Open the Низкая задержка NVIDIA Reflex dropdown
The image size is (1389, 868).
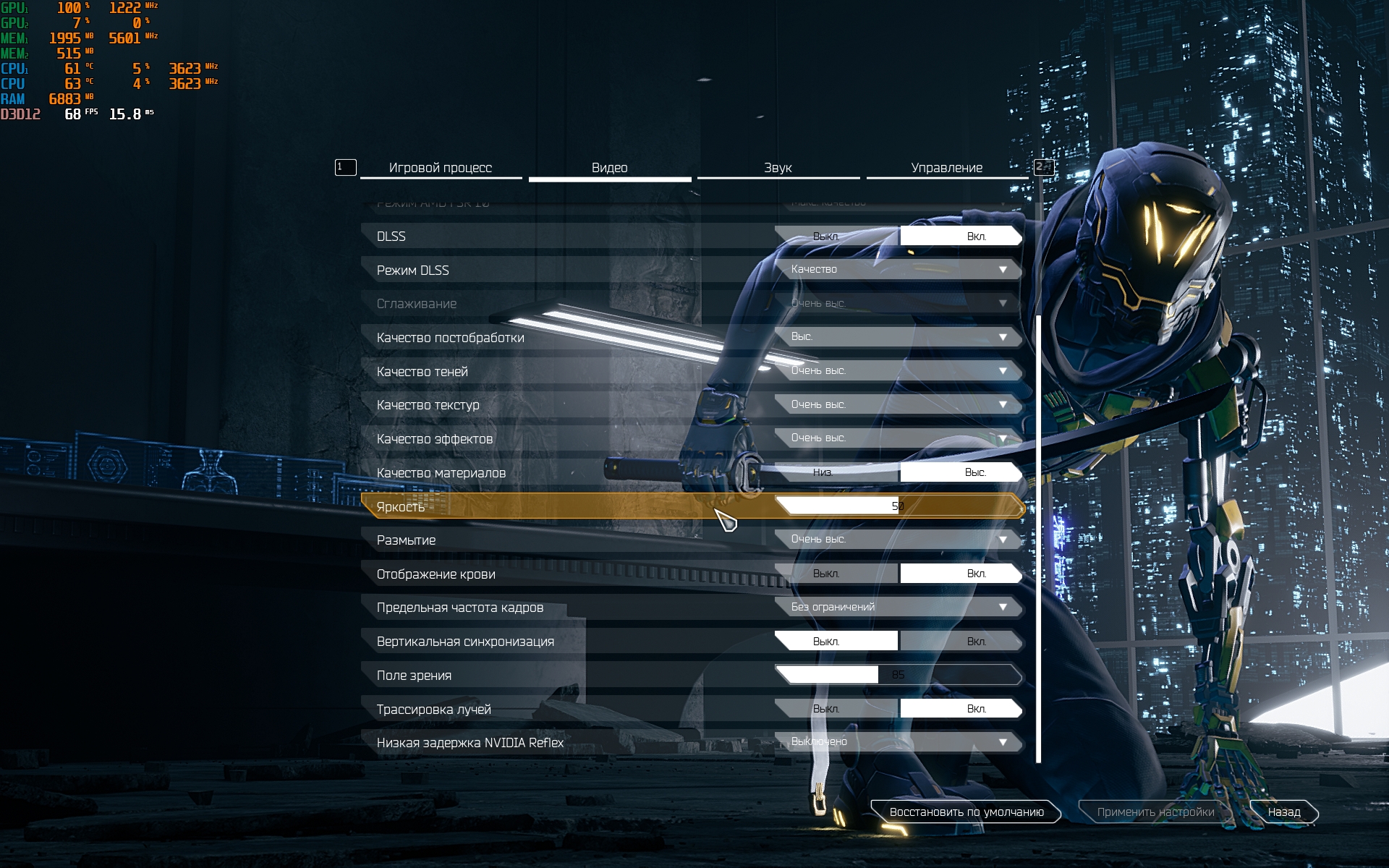point(898,742)
